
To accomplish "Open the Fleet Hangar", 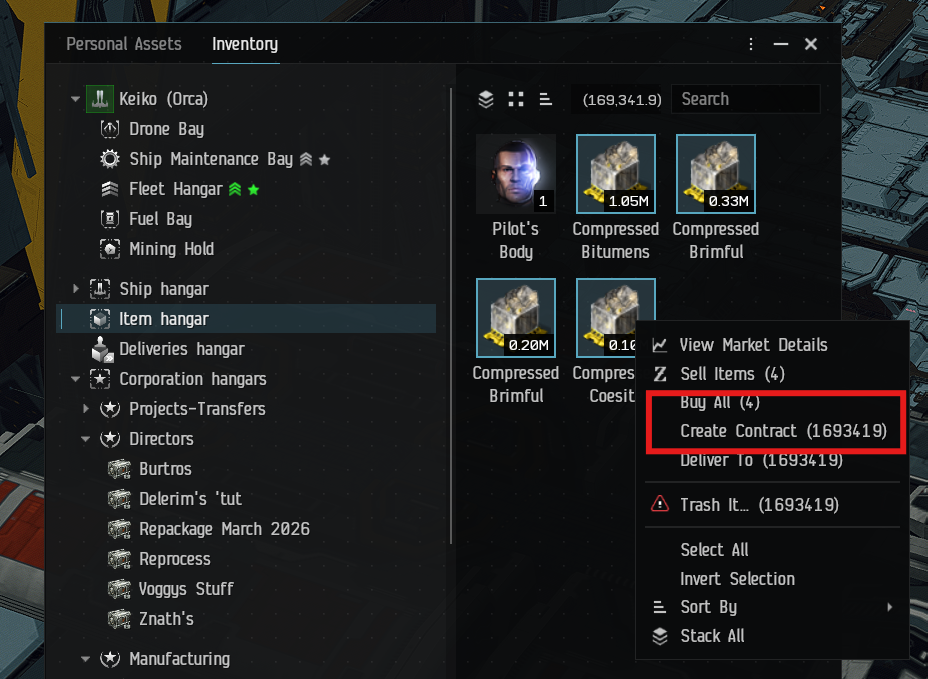I will tap(175, 189).
